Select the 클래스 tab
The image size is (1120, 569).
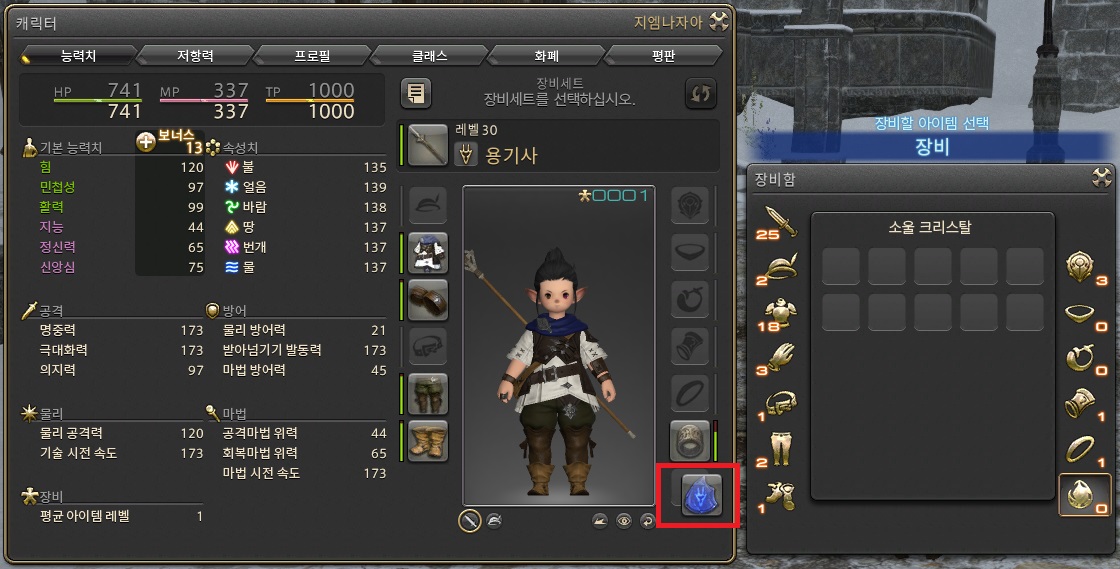[430, 56]
